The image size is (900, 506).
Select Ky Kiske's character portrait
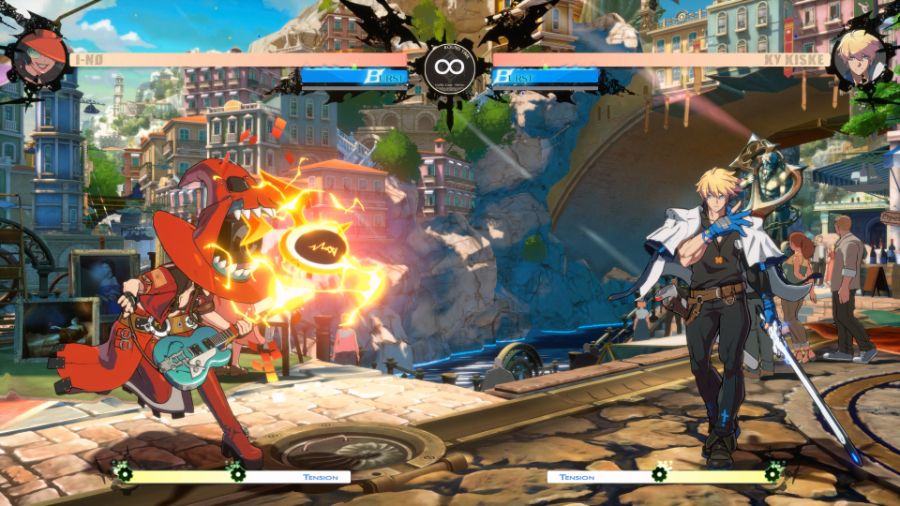coord(858,56)
